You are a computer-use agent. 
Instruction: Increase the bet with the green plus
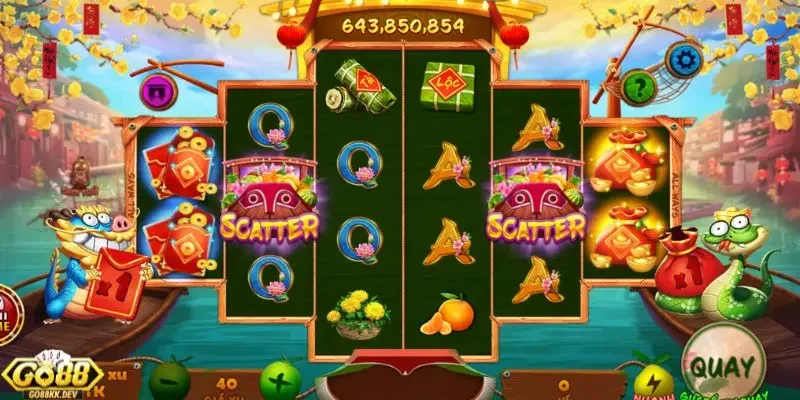[x=279, y=379]
